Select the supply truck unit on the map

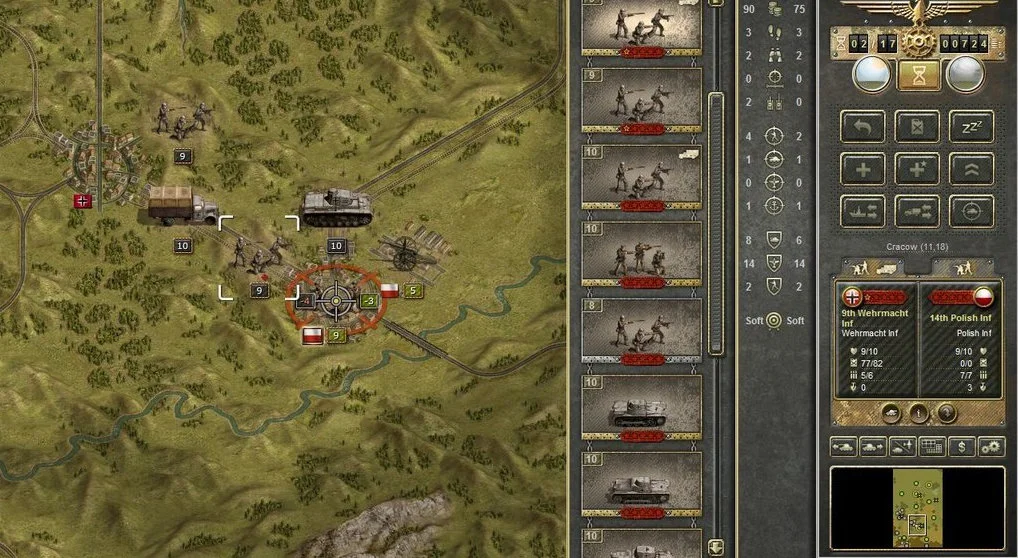tap(180, 205)
